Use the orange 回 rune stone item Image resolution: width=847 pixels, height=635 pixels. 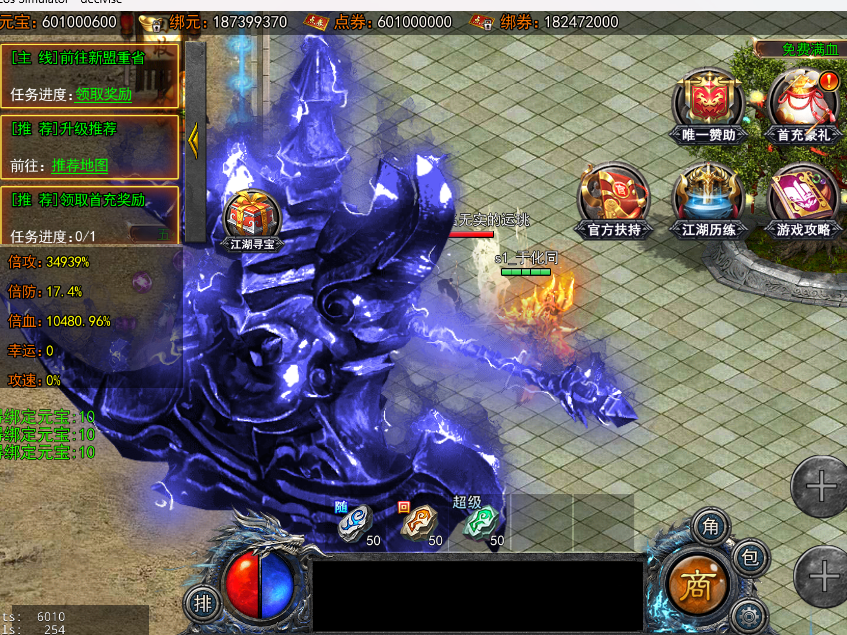coord(419,522)
